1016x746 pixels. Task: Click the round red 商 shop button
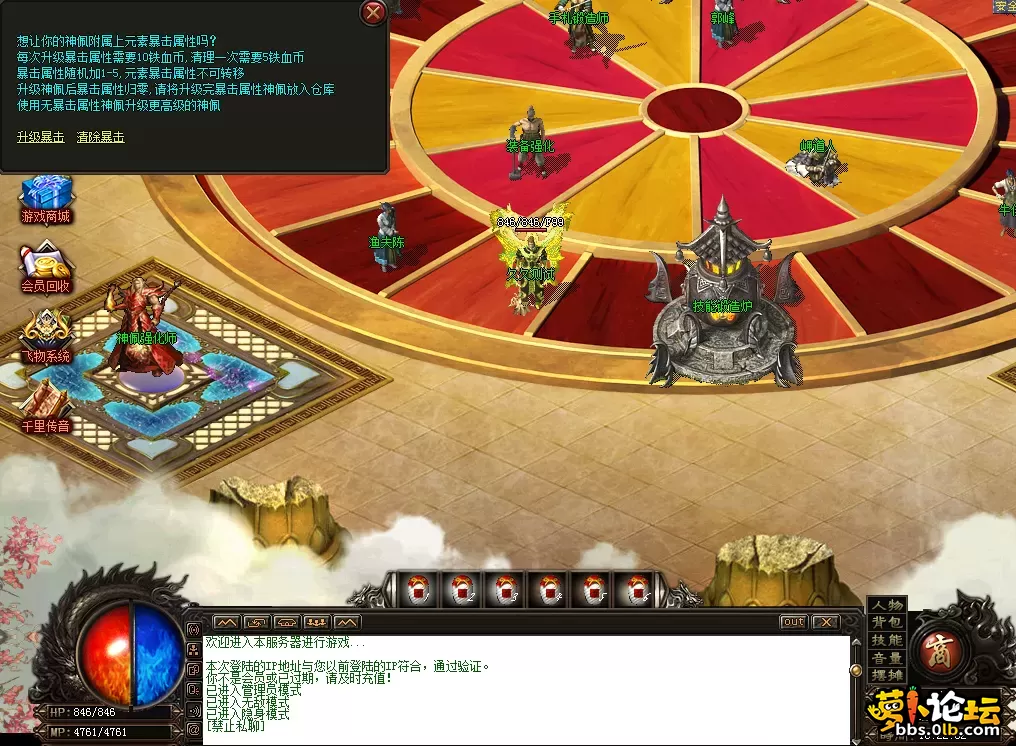(939, 646)
